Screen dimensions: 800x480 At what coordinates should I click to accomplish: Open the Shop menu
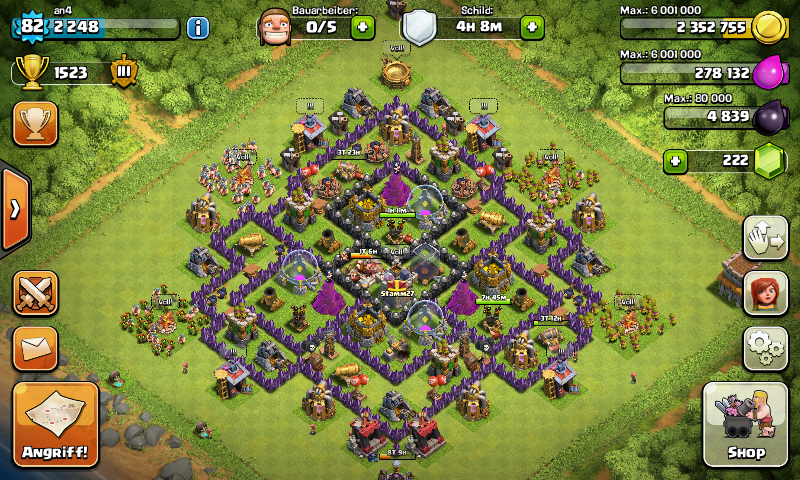pyautogui.click(x=746, y=424)
